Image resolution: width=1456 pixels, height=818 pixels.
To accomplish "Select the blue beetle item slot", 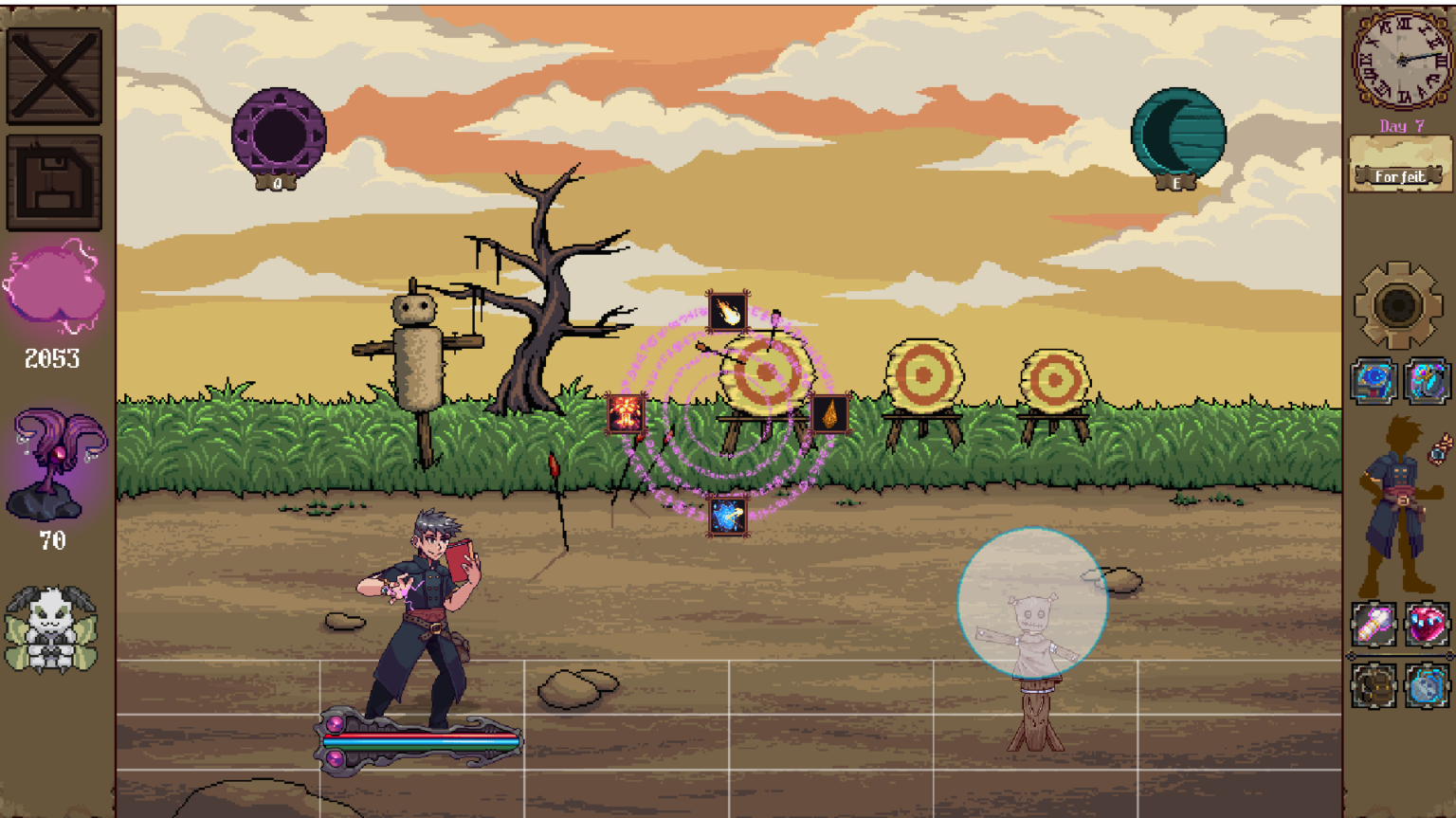I will click(x=1427, y=381).
